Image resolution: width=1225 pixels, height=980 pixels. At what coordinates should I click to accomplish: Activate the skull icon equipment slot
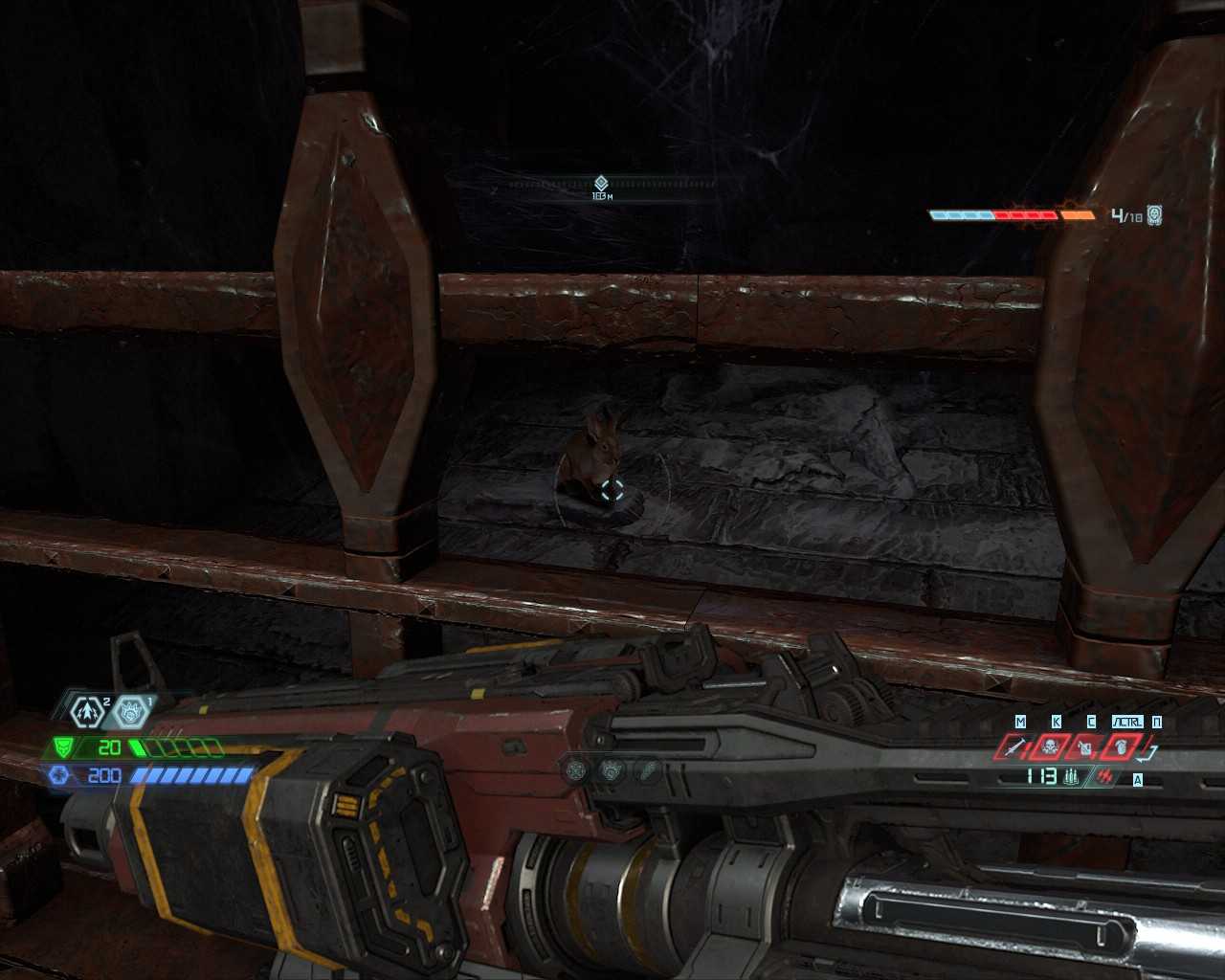click(1051, 746)
